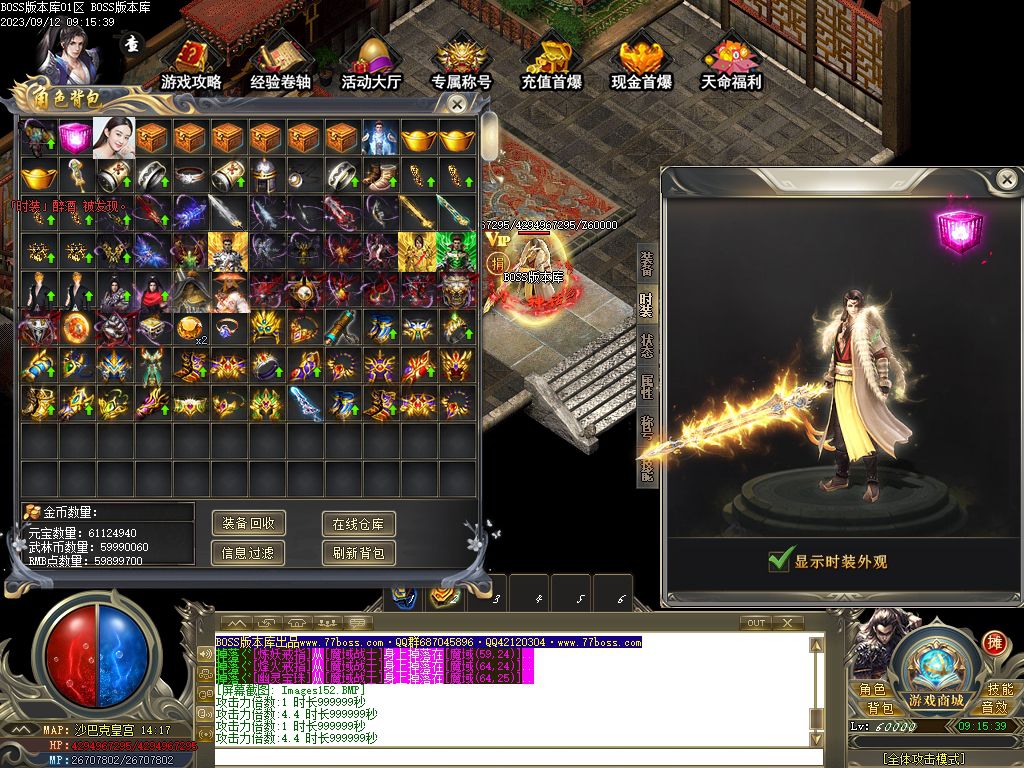
Task: Click the OUT button above the chat box
Action: pos(756,623)
